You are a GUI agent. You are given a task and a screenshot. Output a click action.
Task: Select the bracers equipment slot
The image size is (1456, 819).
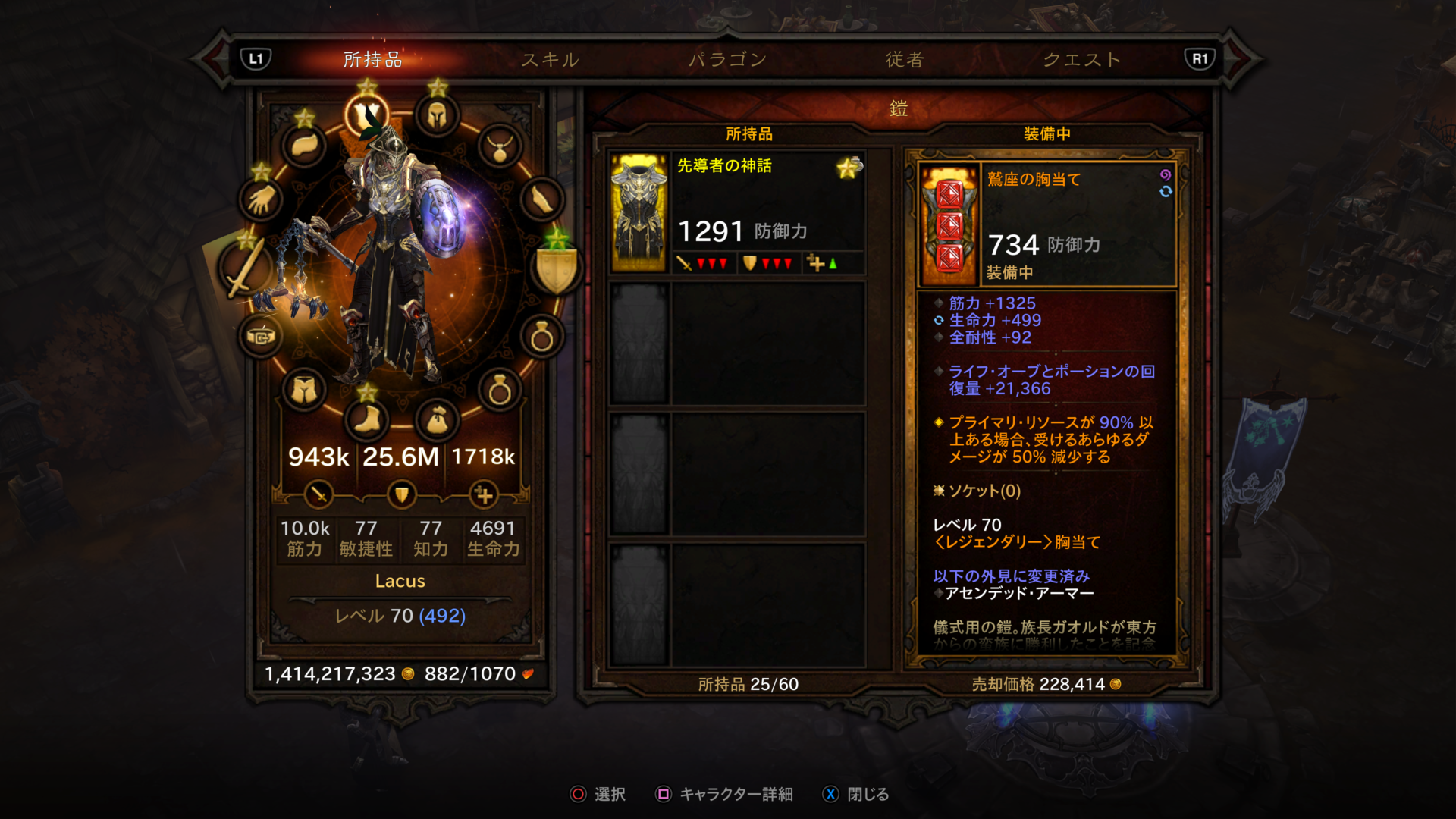click(x=542, y=200)
